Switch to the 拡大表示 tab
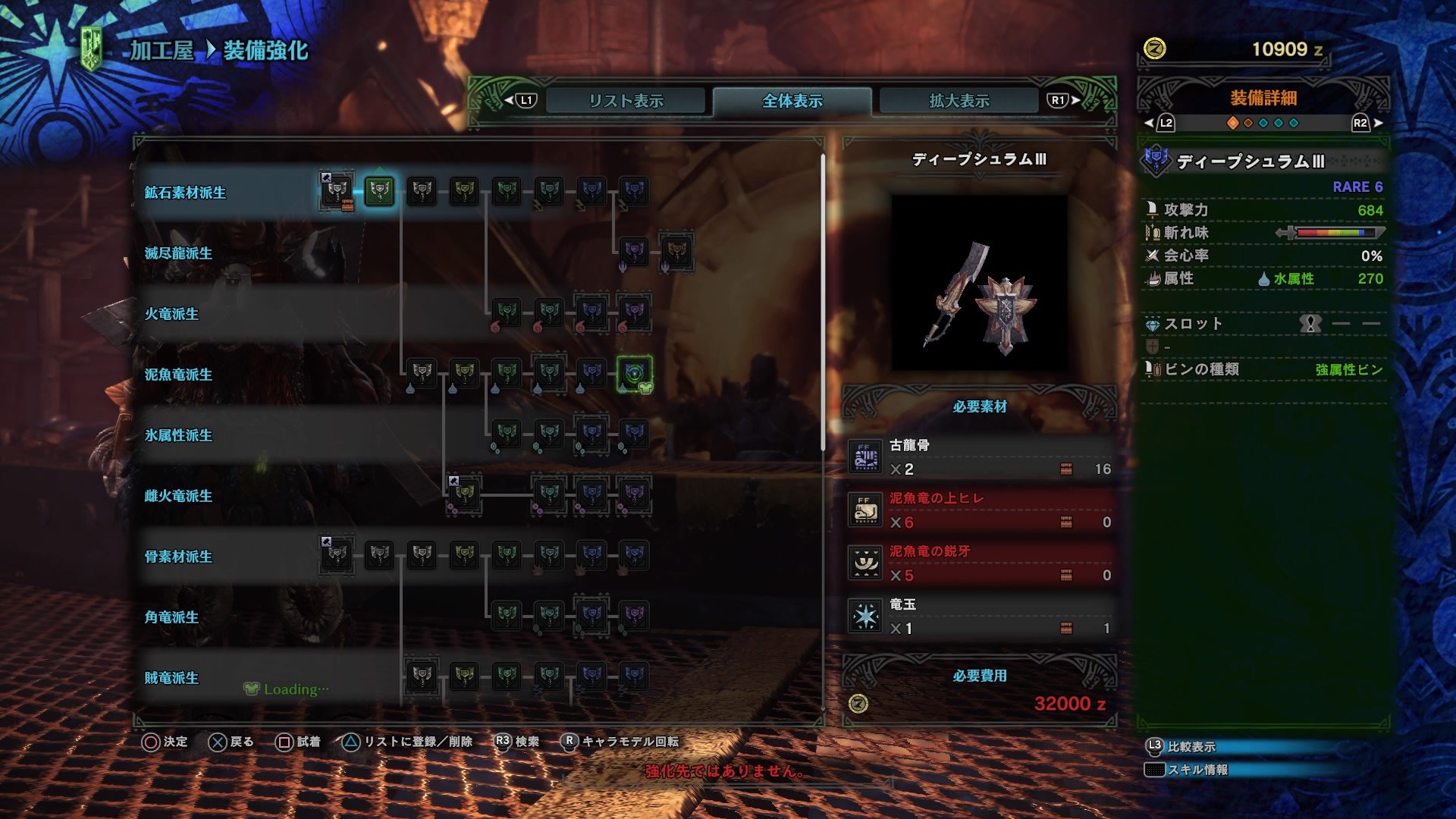This screenshot has width=1456, height=819. 959,99
